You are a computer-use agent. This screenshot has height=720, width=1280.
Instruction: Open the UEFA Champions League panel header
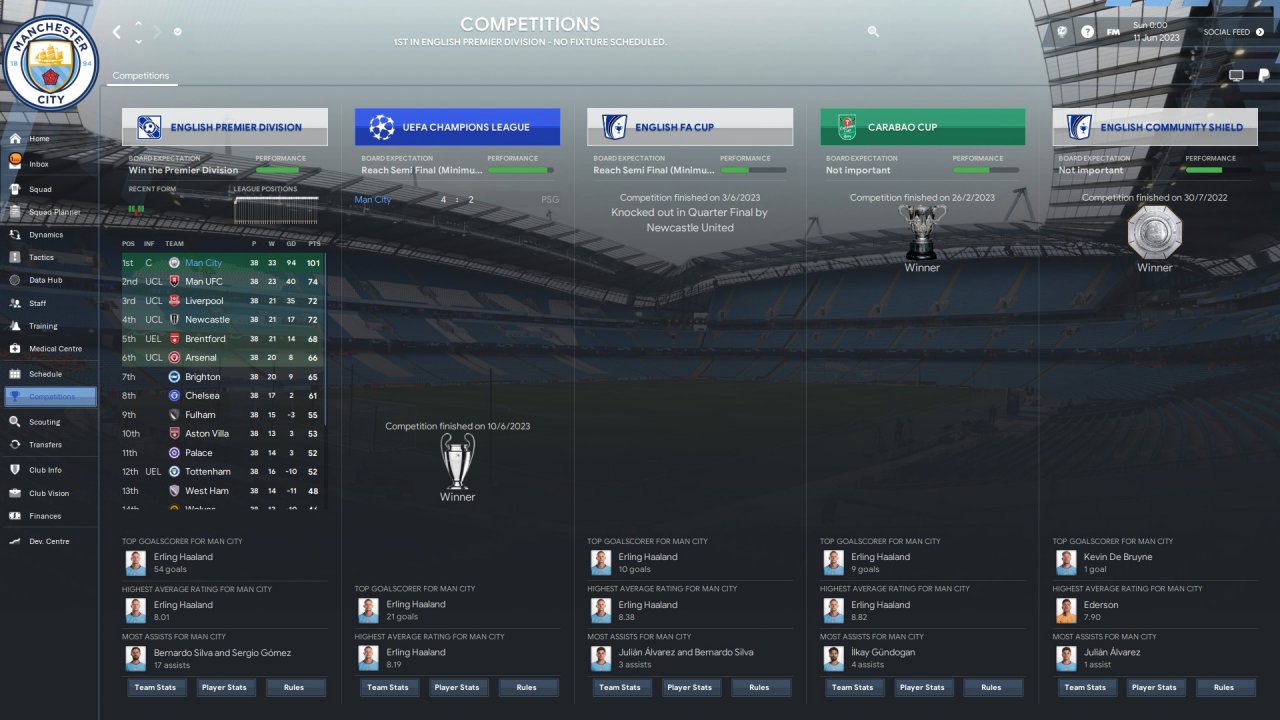pos(457,127)
